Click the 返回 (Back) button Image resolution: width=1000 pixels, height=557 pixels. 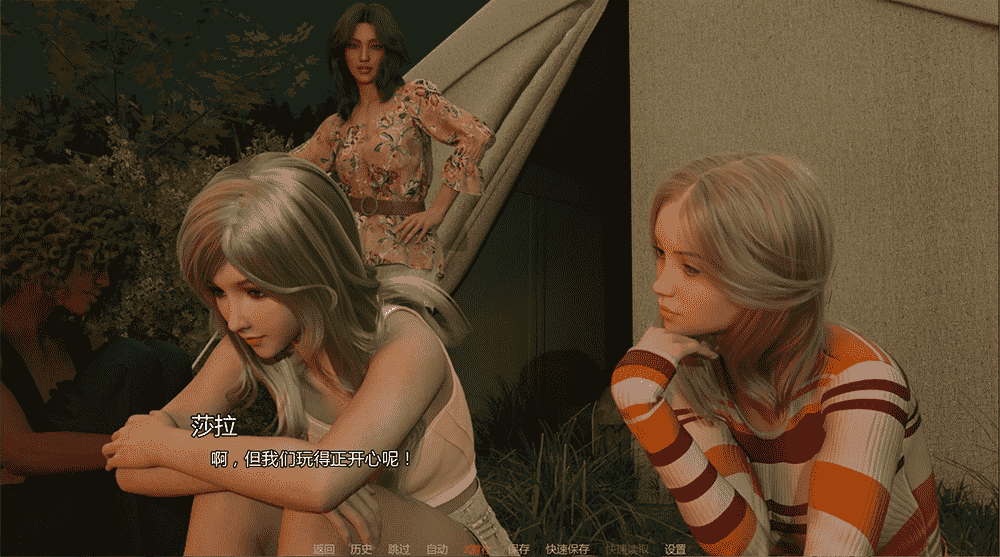323,549
